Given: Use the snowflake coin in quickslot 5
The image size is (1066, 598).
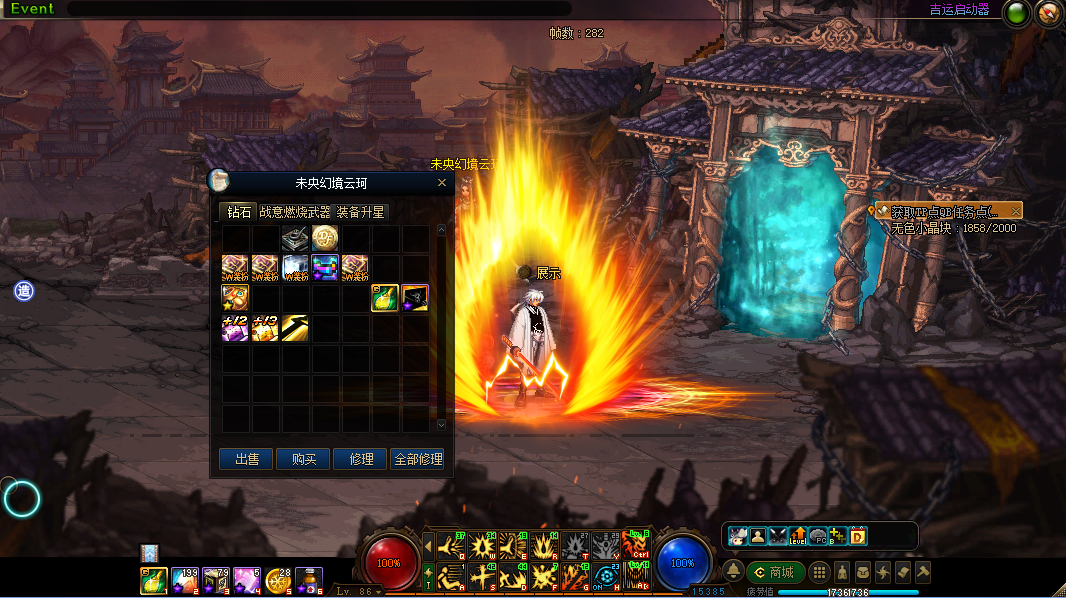Looking at the screenshot, I should (278, 580).
